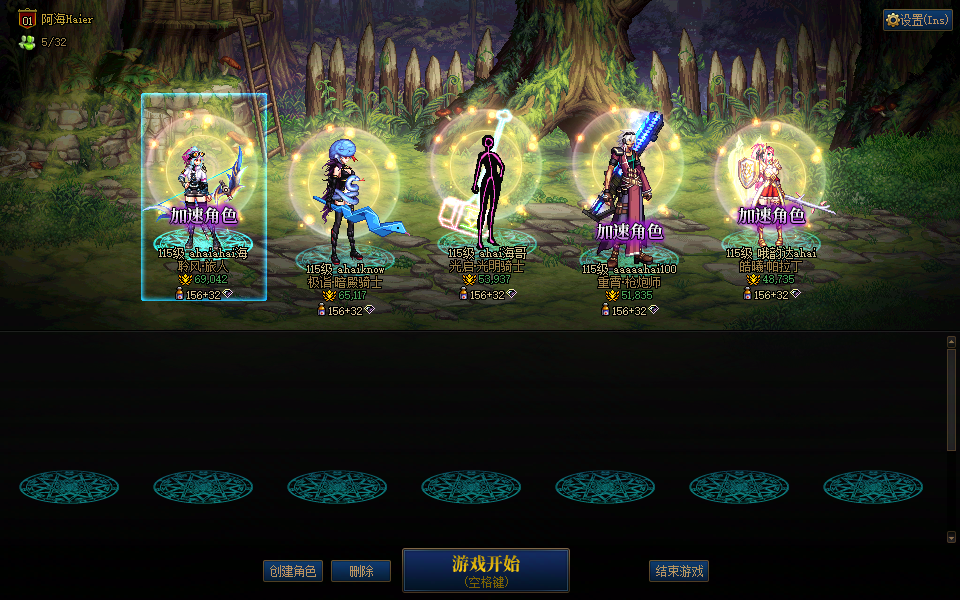The height and width of the screenshot is (600, 960).
Task: Exit with the 结束游戏 button
Action: tap(679, 571)
